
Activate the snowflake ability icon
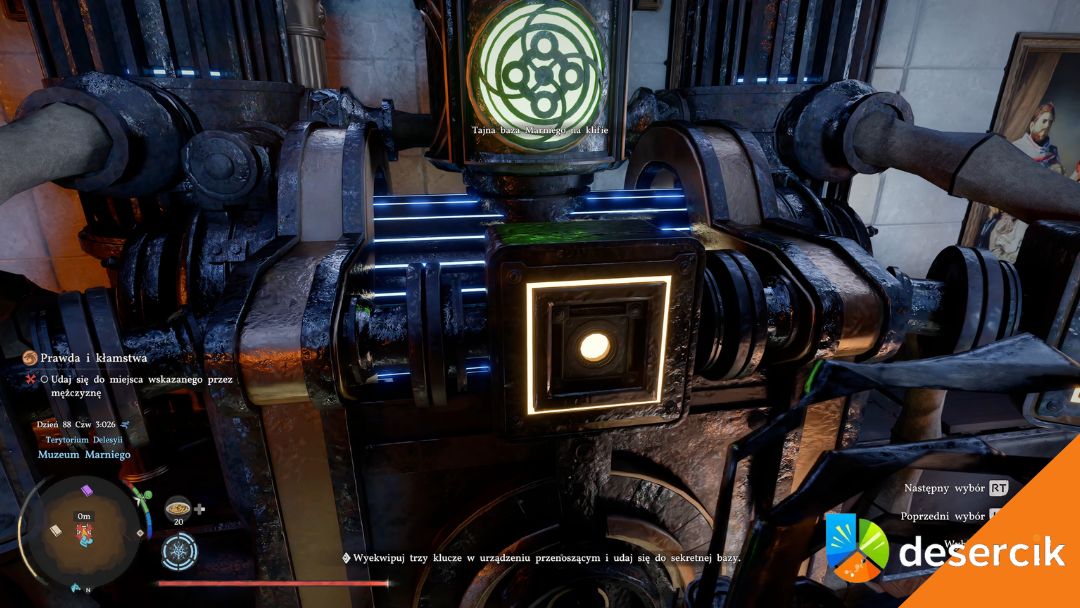point(180,551)
